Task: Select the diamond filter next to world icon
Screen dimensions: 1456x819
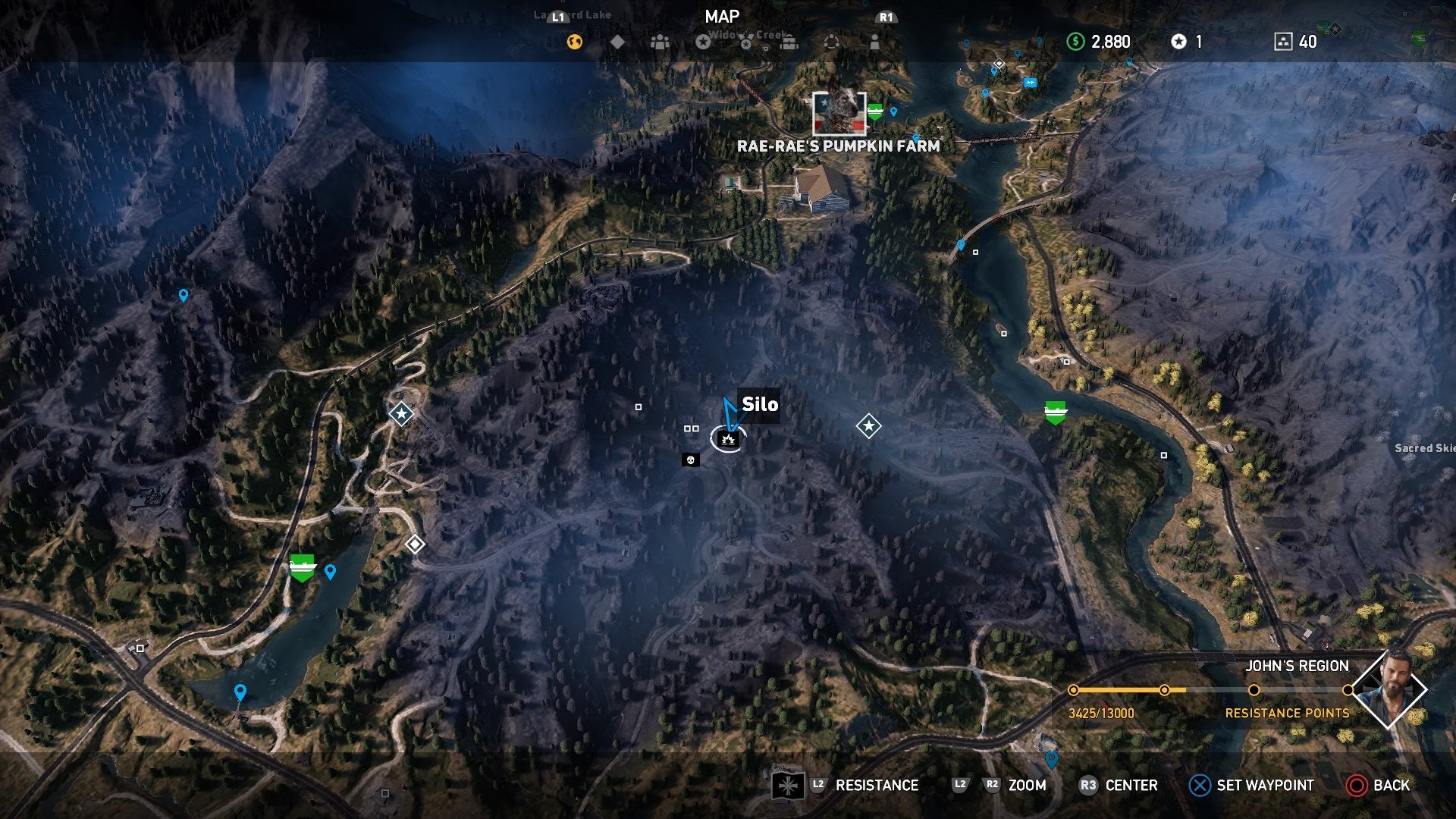Action: [618, 43]
